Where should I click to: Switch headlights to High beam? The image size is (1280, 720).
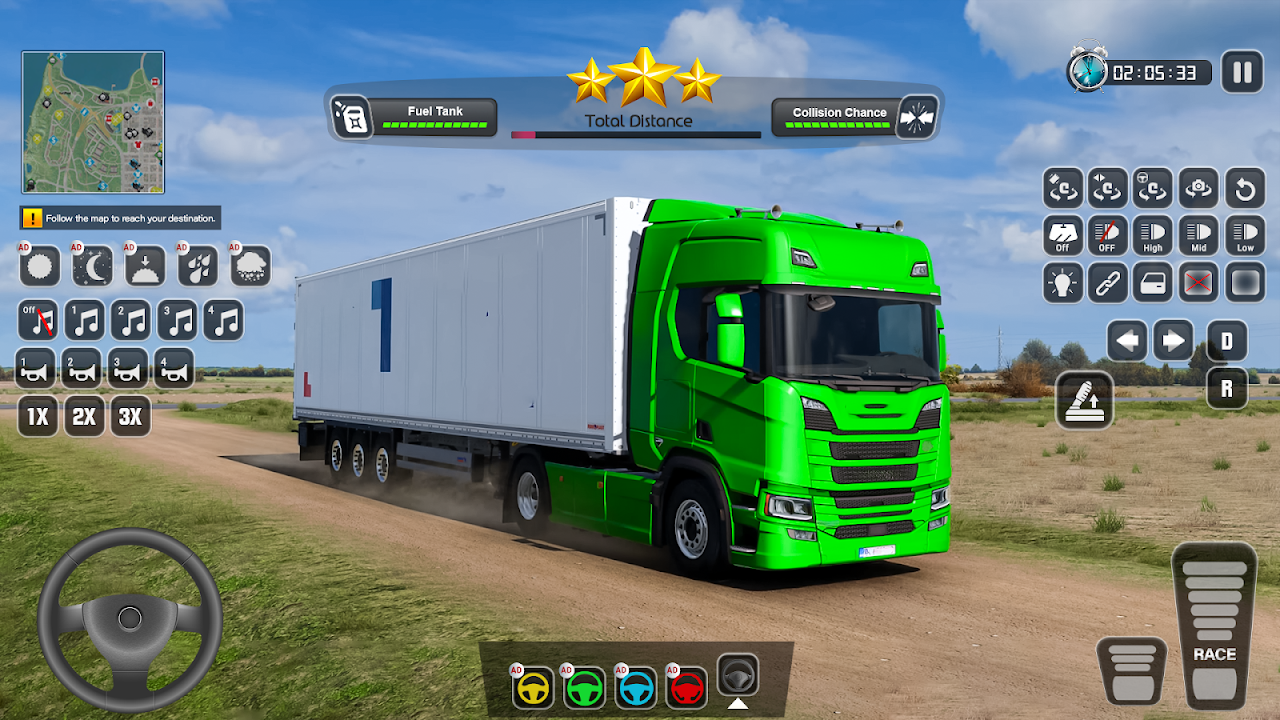point(1152,236)
